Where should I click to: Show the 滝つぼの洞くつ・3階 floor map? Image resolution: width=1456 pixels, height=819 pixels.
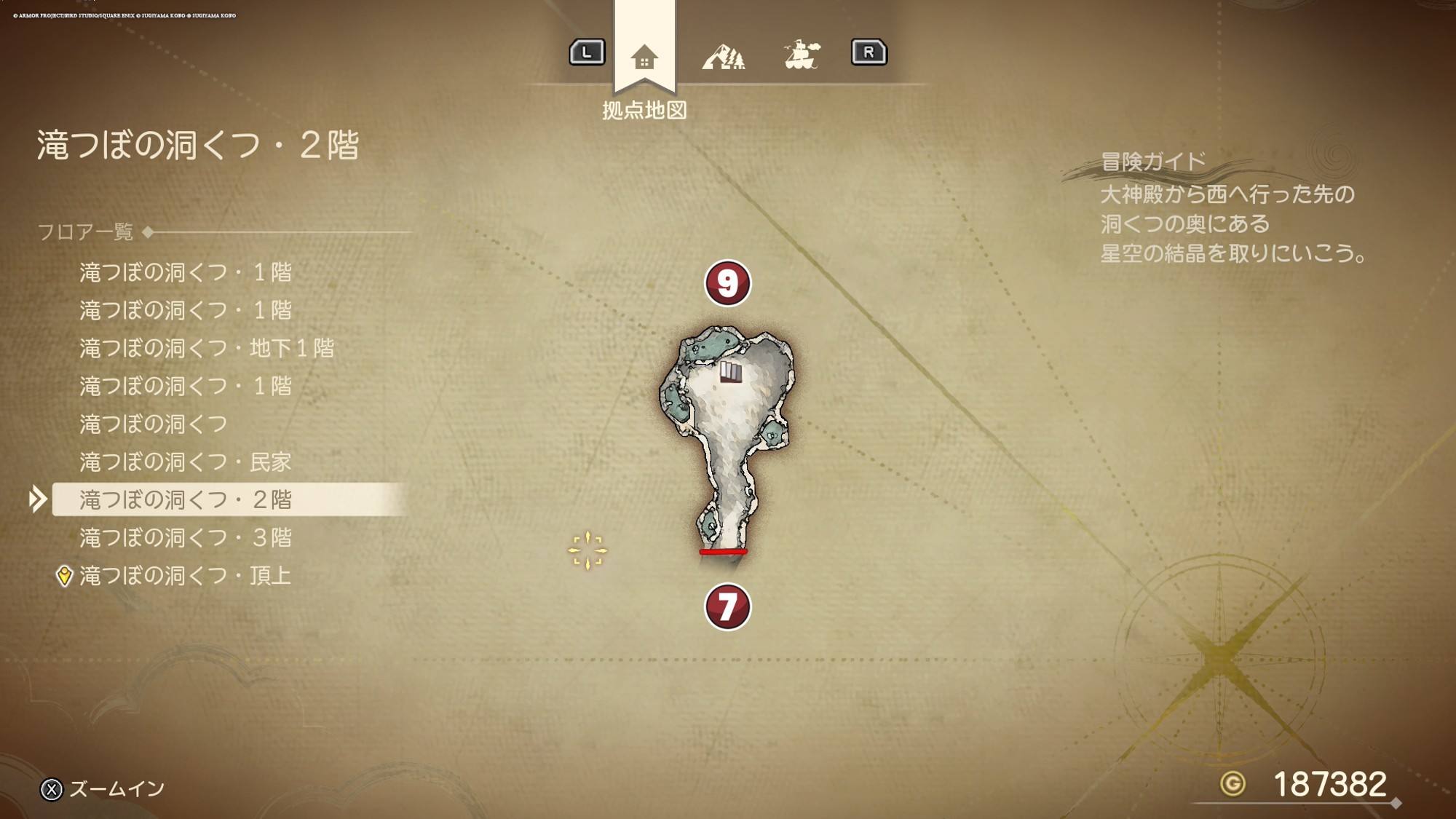[185, 537]
